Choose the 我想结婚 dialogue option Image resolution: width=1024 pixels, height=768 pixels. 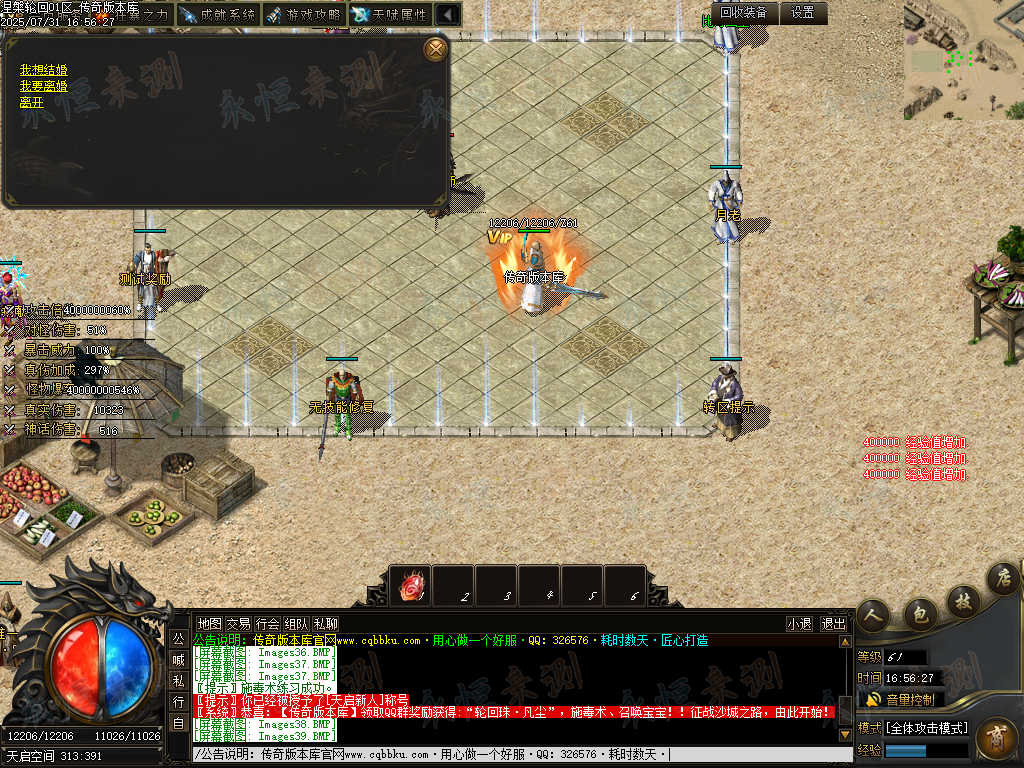pyautogui.click(x=44, y=70)
